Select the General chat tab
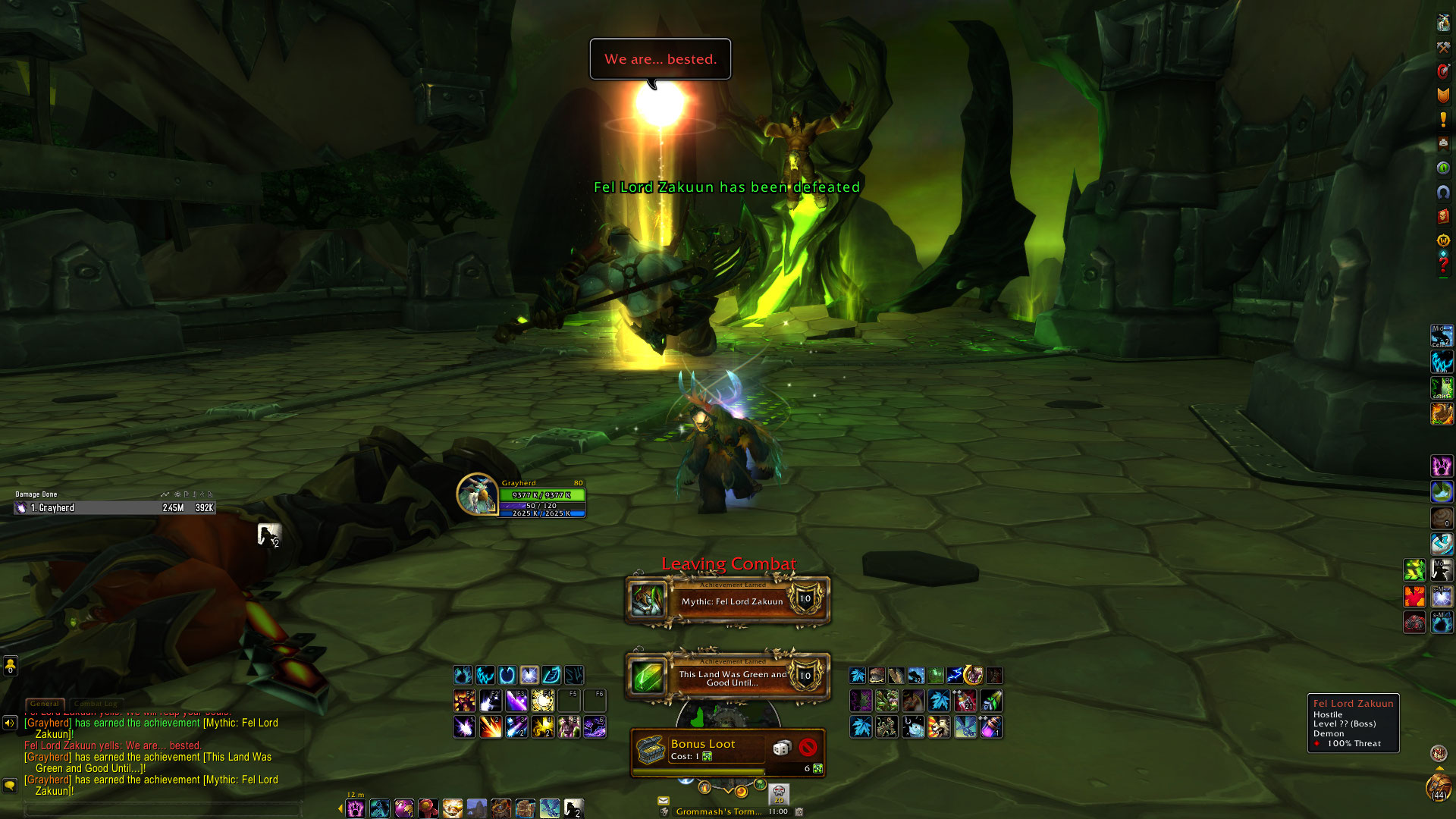This screenshot has height=819, width=1456. tap(45, 704)
